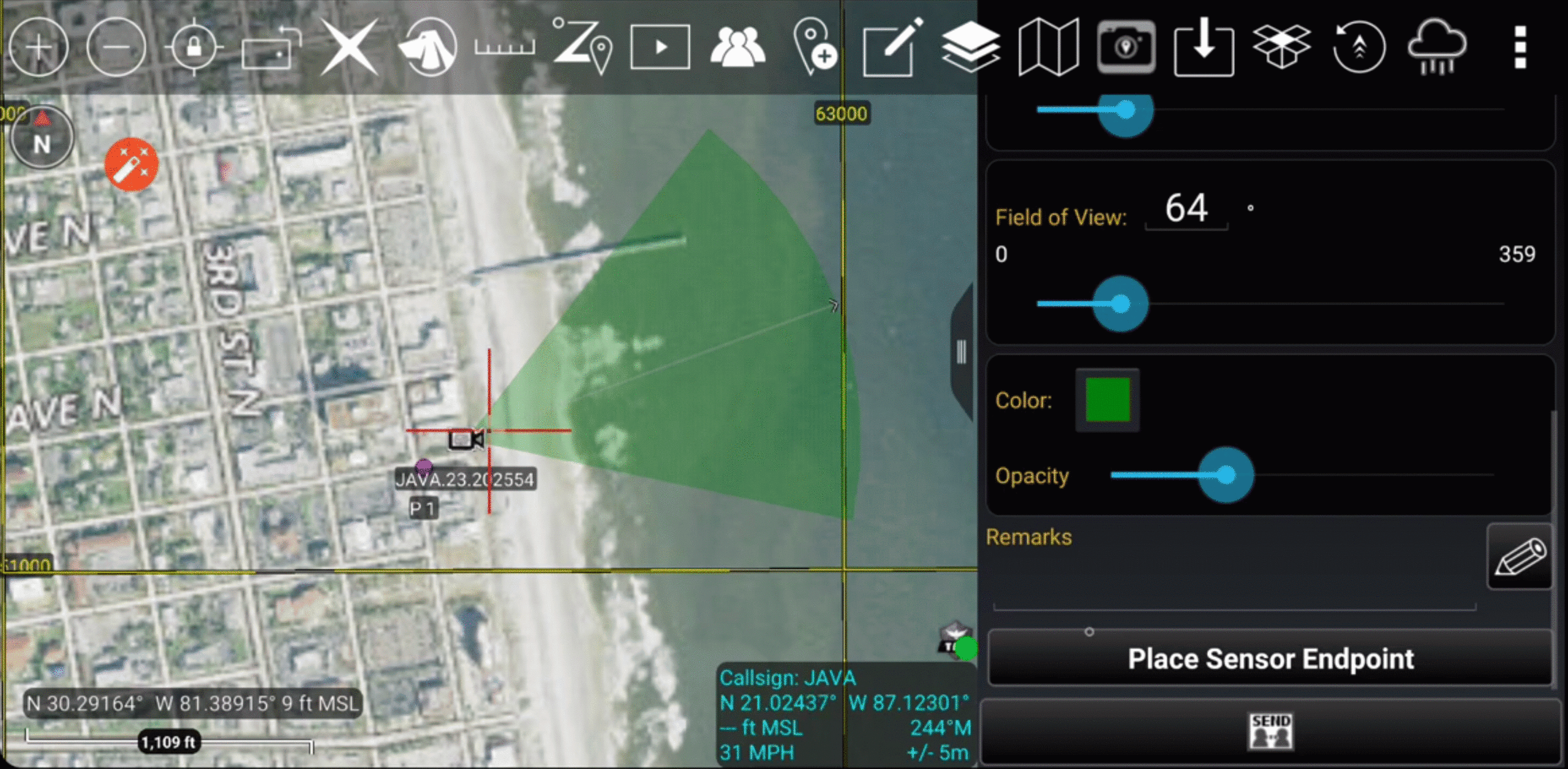Image resolution: width=1568 pixels, height=769 pixels.
Task: Open the range measurement ruler tool
Action: click(x=505, y=47)
